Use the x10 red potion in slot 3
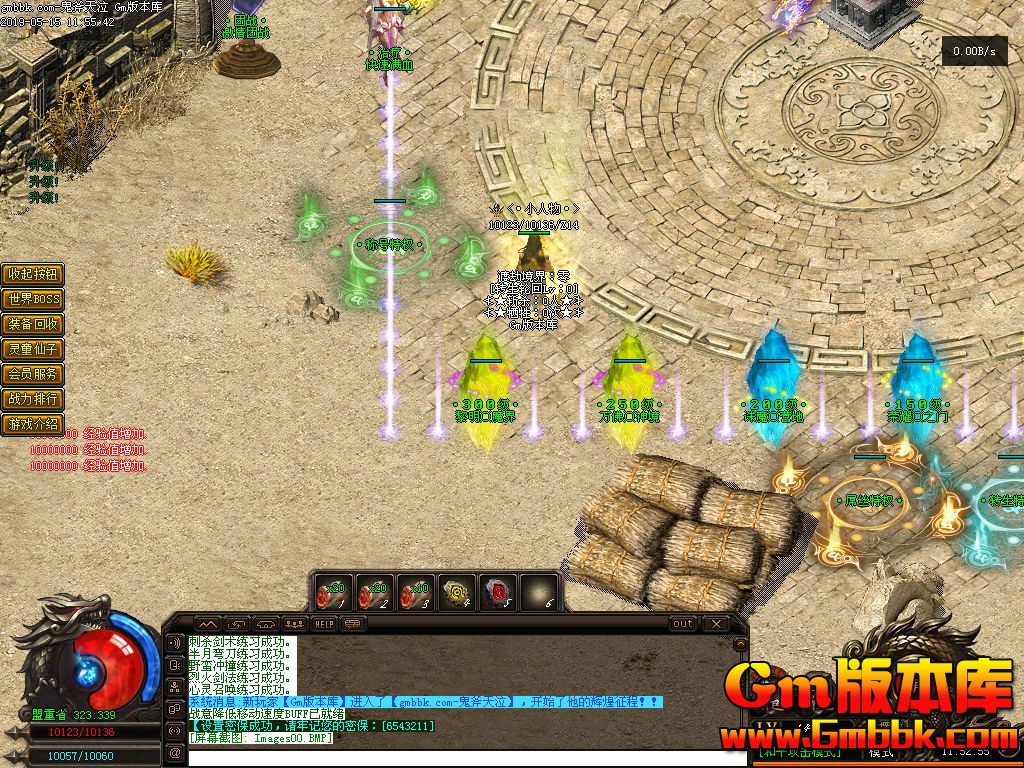The height and width of the screenshot is (768, 1024). pos(415,592)
